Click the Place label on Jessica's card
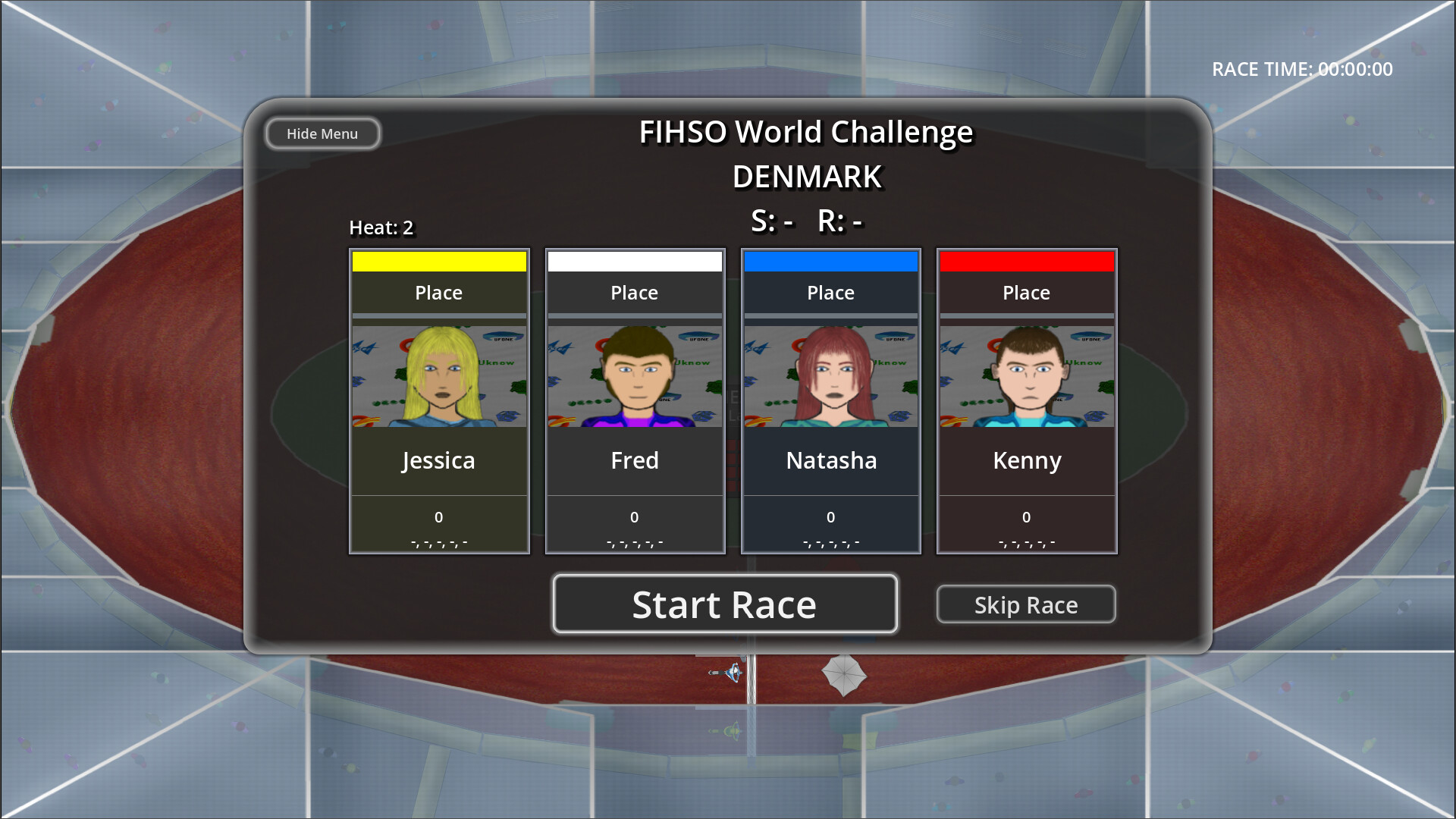Screen dimensions: 1456x819 pyautogui.click(x=438, y=292)
